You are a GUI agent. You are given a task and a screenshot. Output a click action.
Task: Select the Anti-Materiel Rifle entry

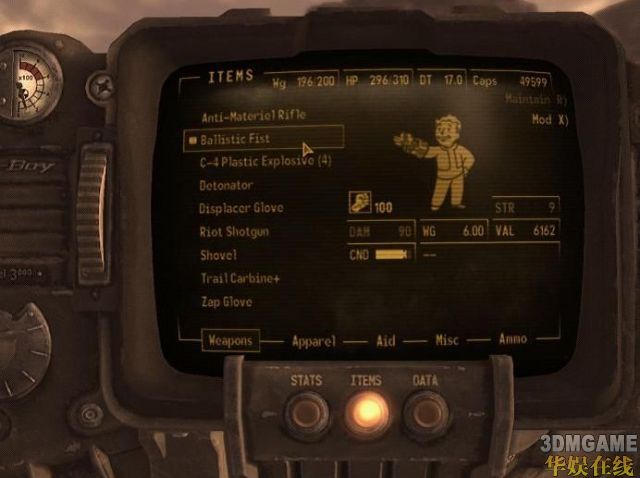pos(253,116)
